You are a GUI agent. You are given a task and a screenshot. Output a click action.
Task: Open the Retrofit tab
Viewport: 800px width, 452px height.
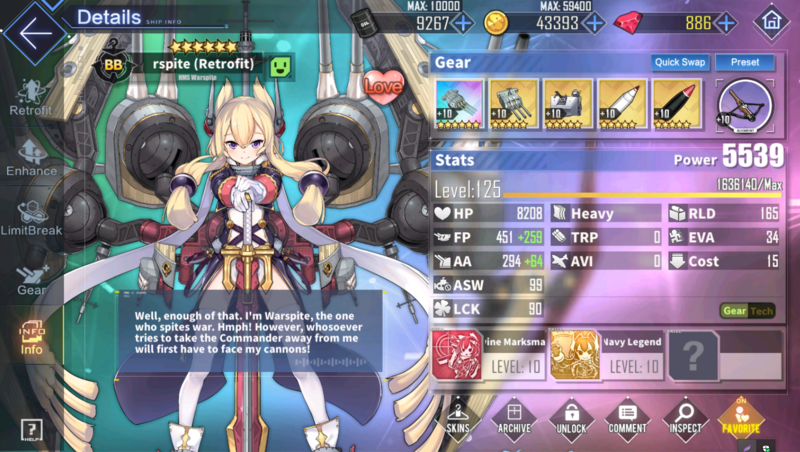30,98
